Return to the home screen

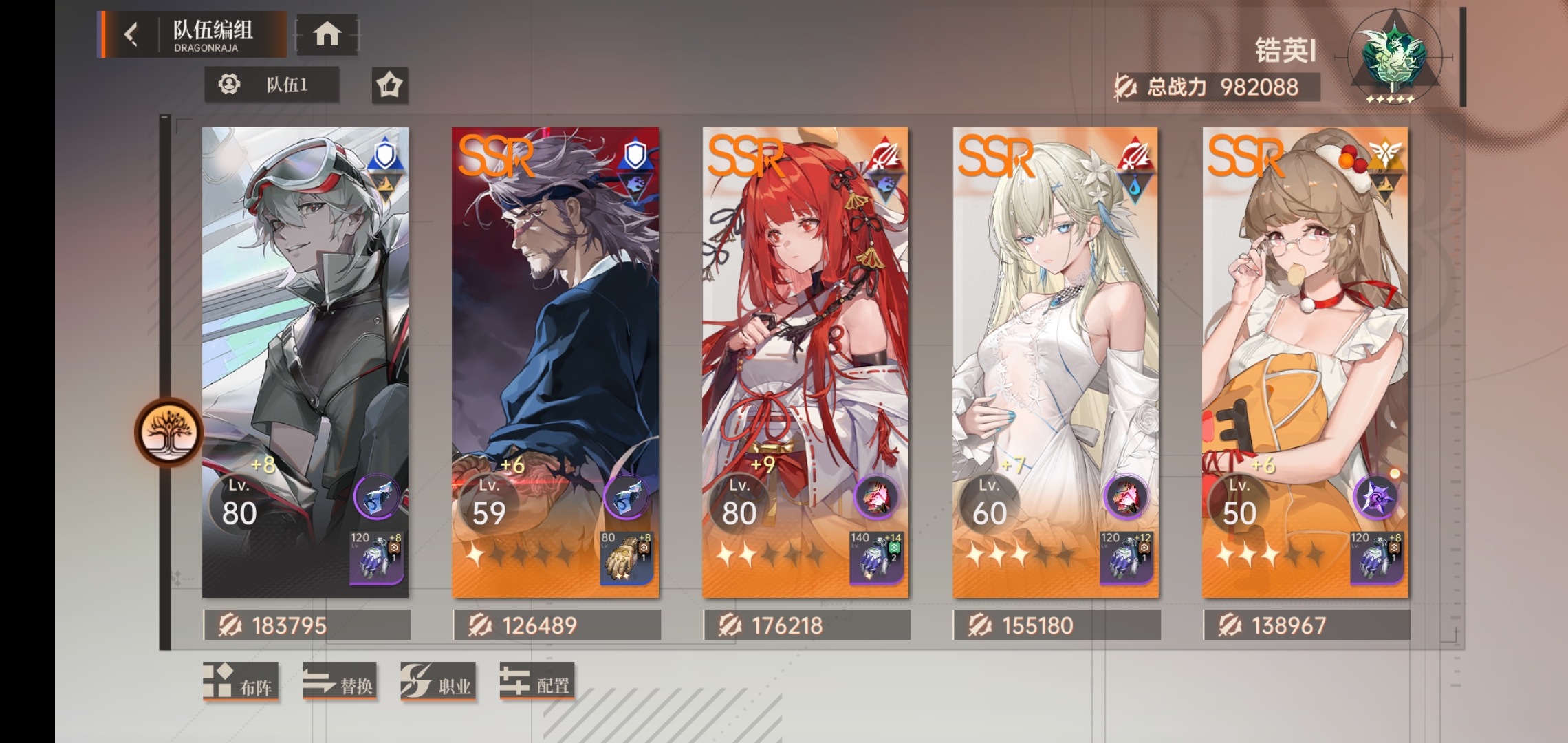click(x=327, y=34)
